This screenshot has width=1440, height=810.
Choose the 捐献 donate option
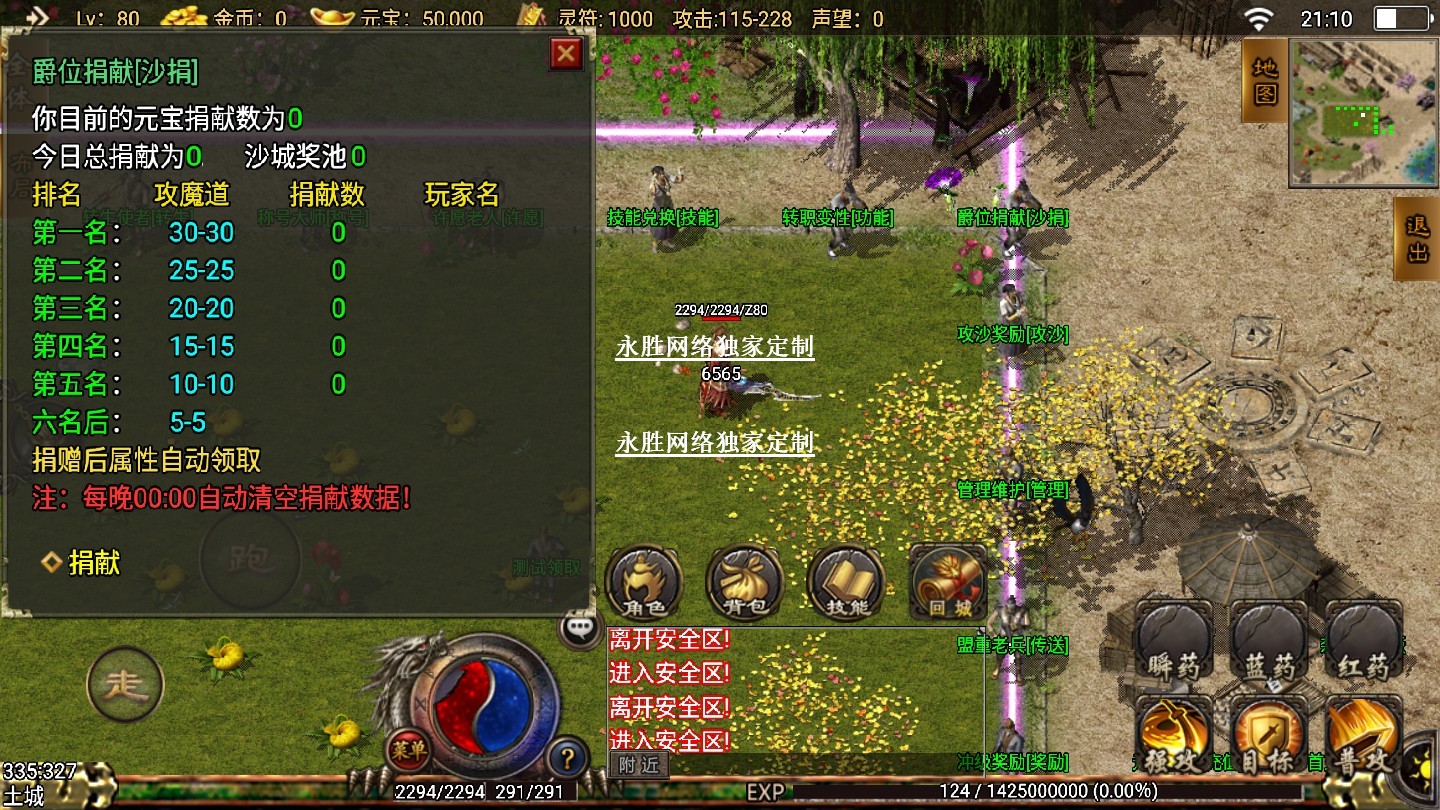(93, 563)
